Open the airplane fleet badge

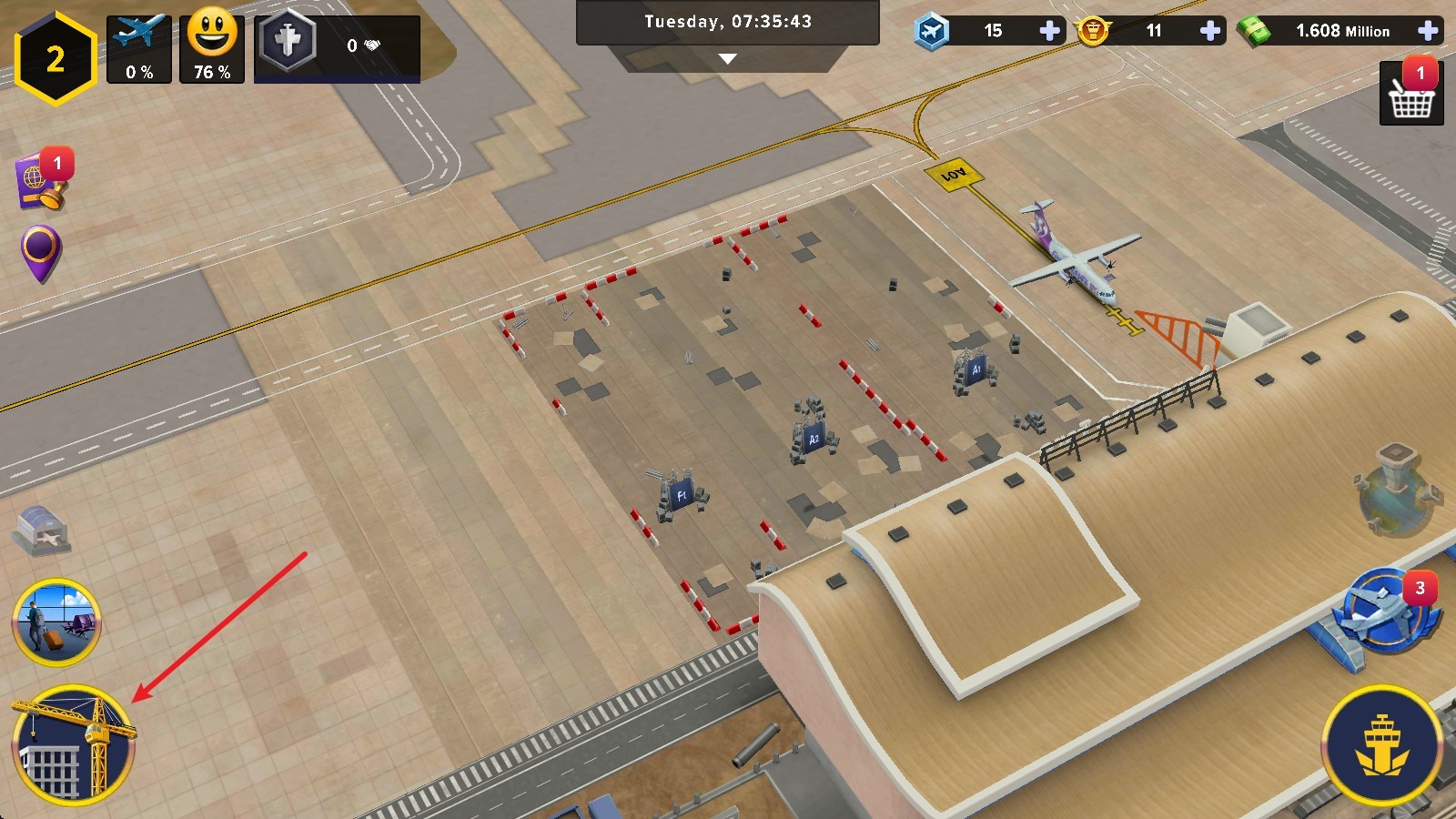coord(1385,612)
